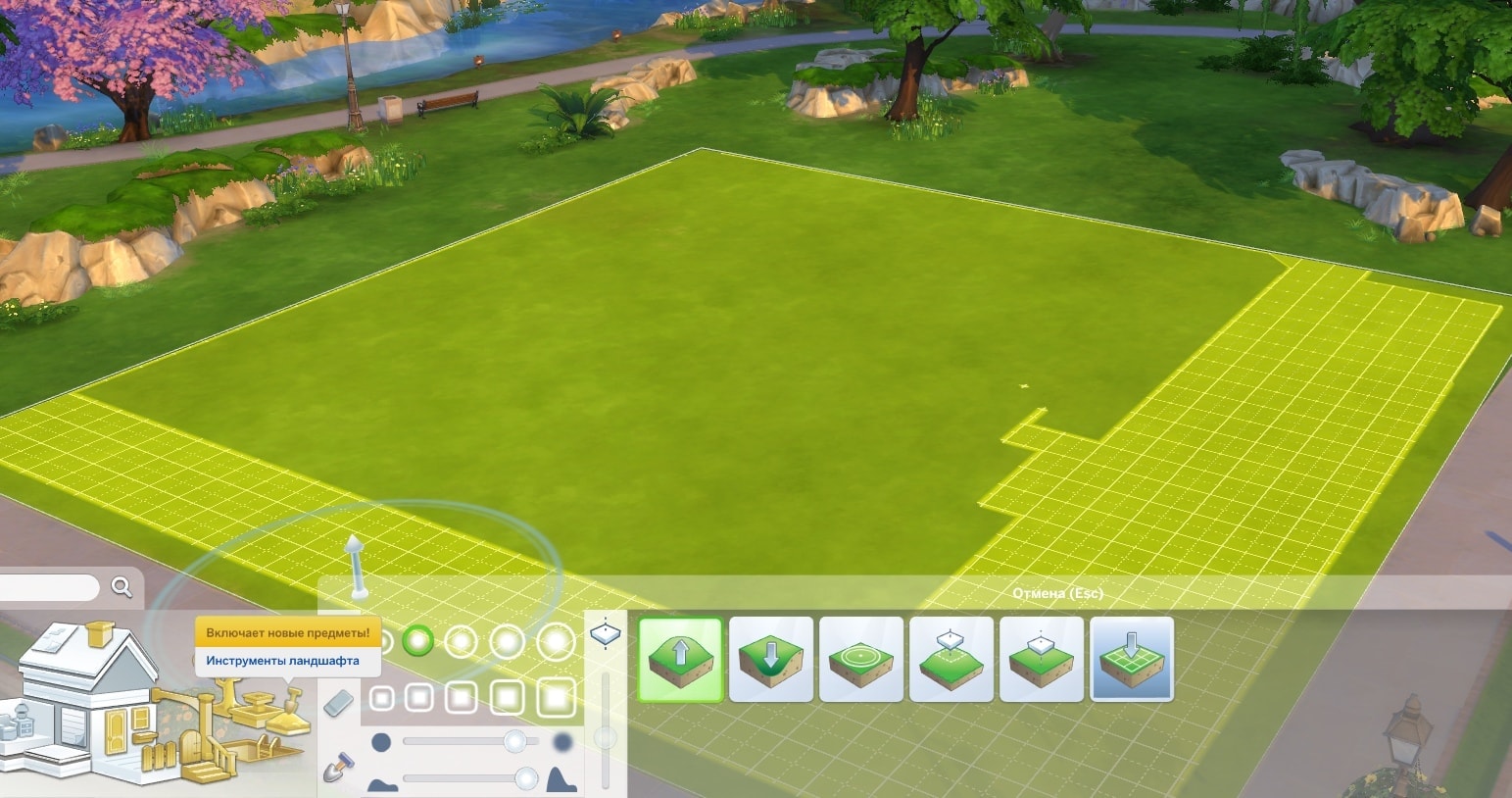Viewport: 1512px width, 798px height.
Task: Focus the build catalog search field
Action: coord(49,588)
